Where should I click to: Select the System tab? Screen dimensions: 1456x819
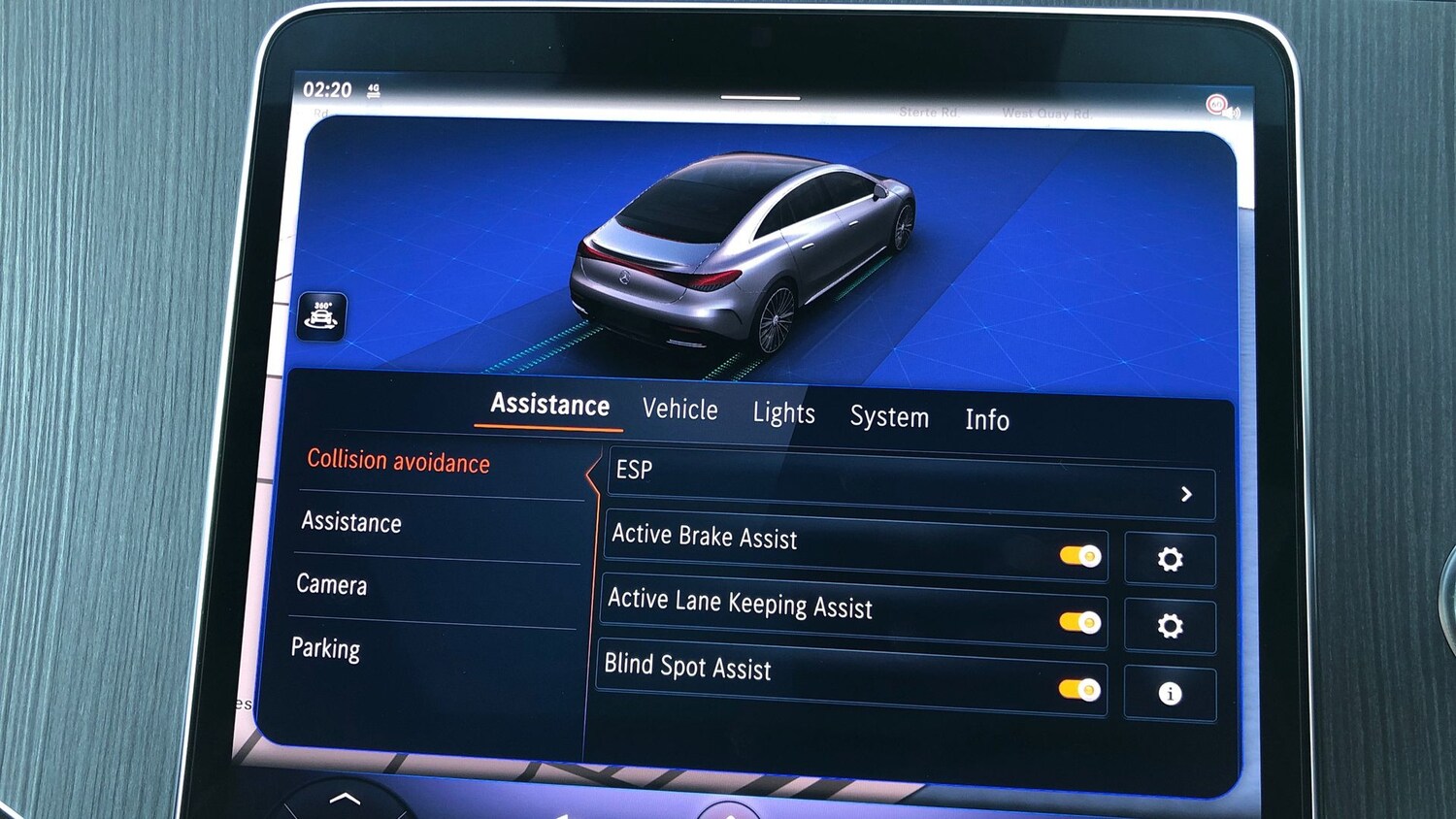[x=889, y=417]
